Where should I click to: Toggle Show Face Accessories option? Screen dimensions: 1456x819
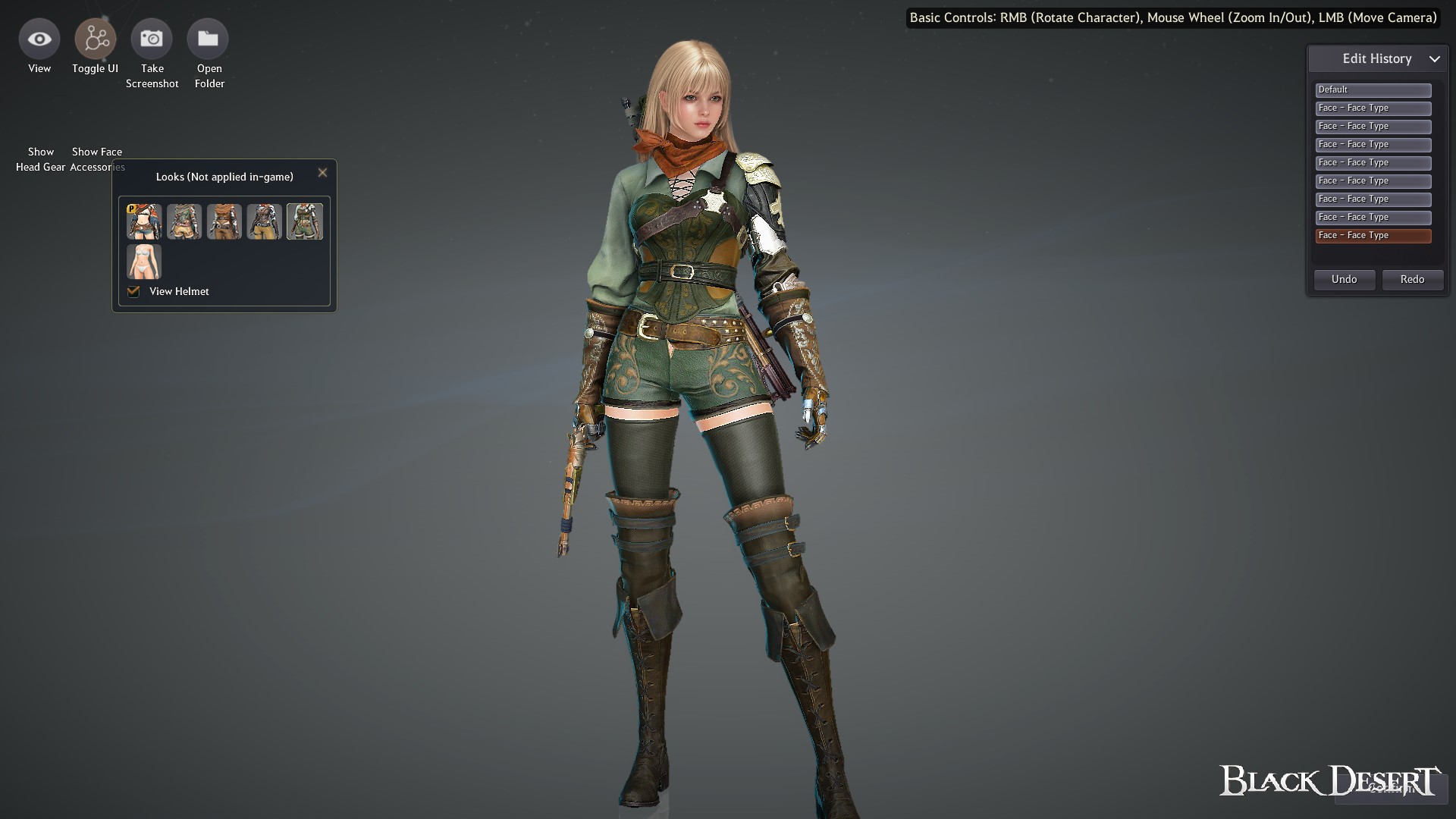pos(96,159)
